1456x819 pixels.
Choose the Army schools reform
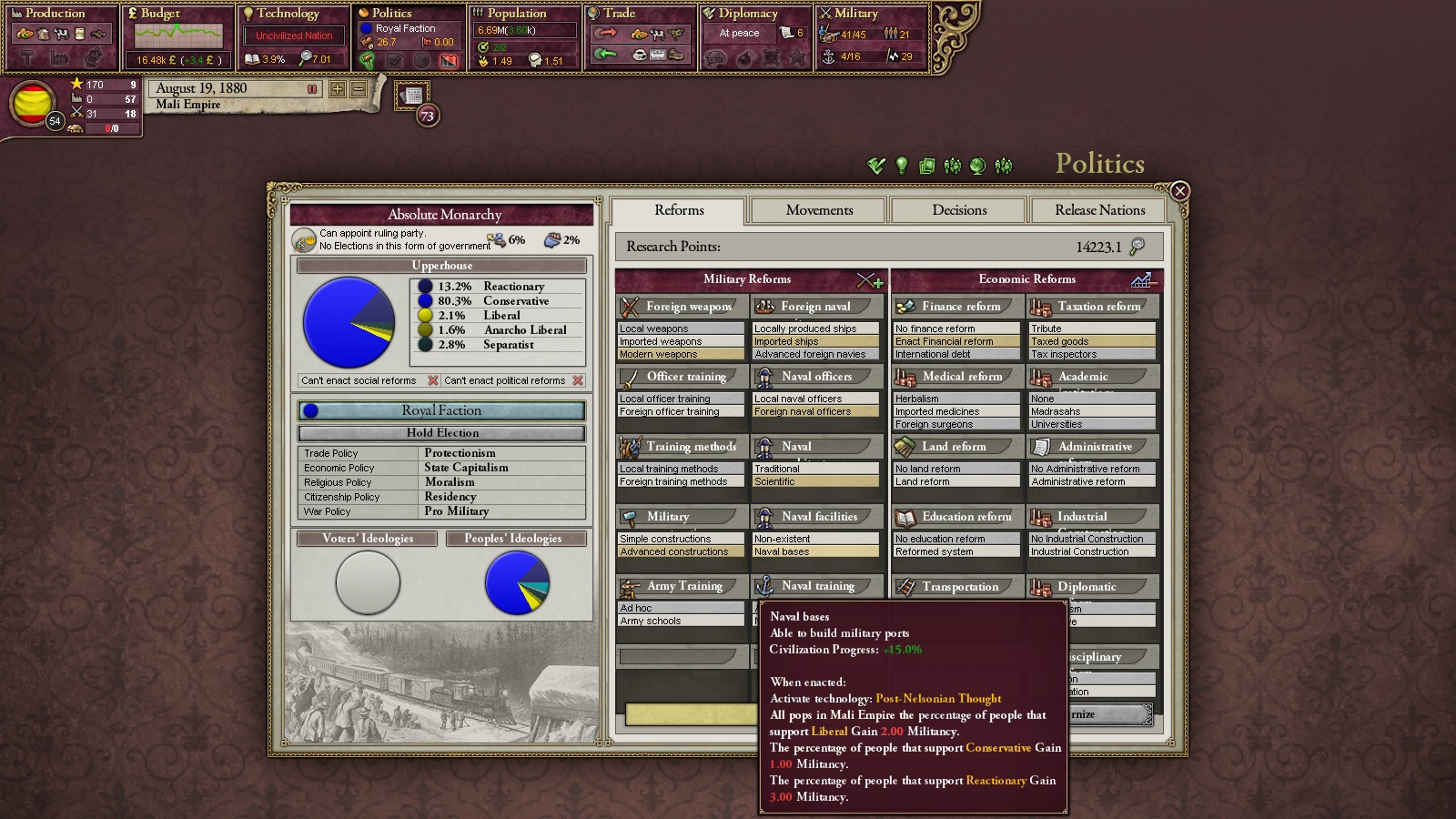coord(681,621)
